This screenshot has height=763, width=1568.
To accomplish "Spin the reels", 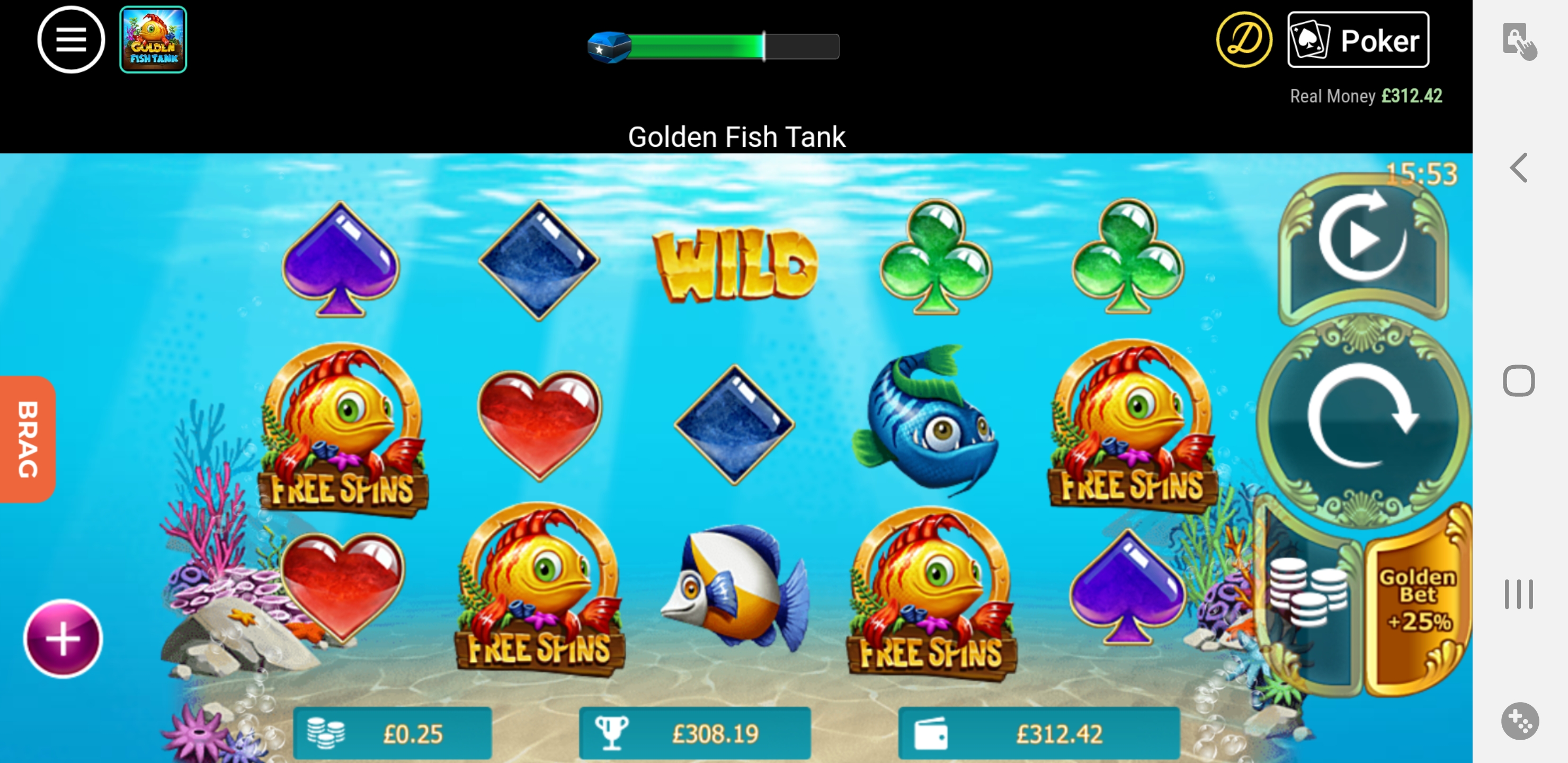I will point(1362,417).
